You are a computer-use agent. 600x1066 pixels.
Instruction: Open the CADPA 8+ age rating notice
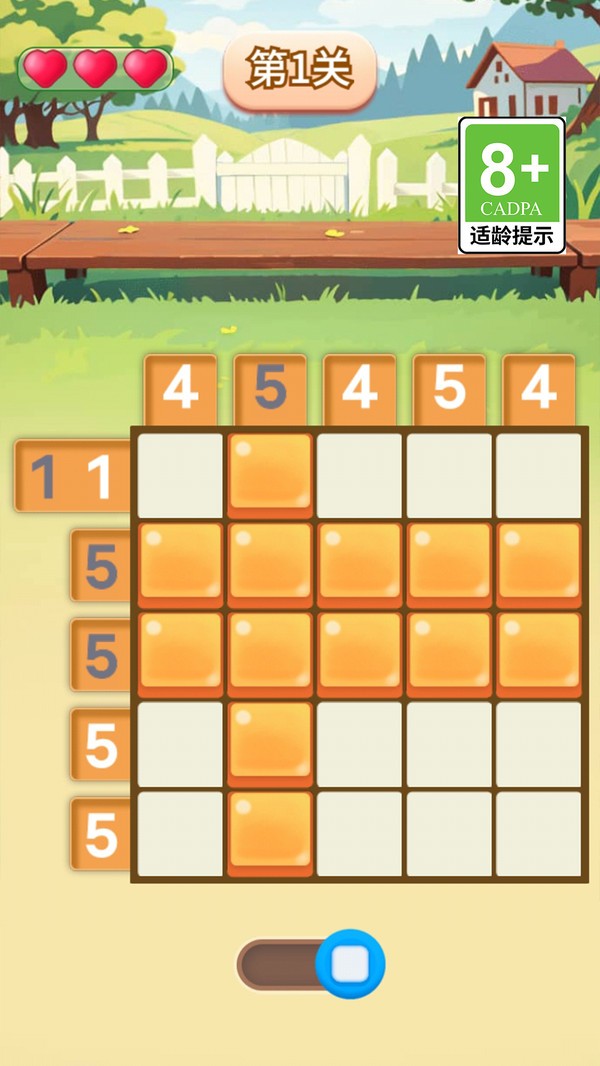point(512,186)
